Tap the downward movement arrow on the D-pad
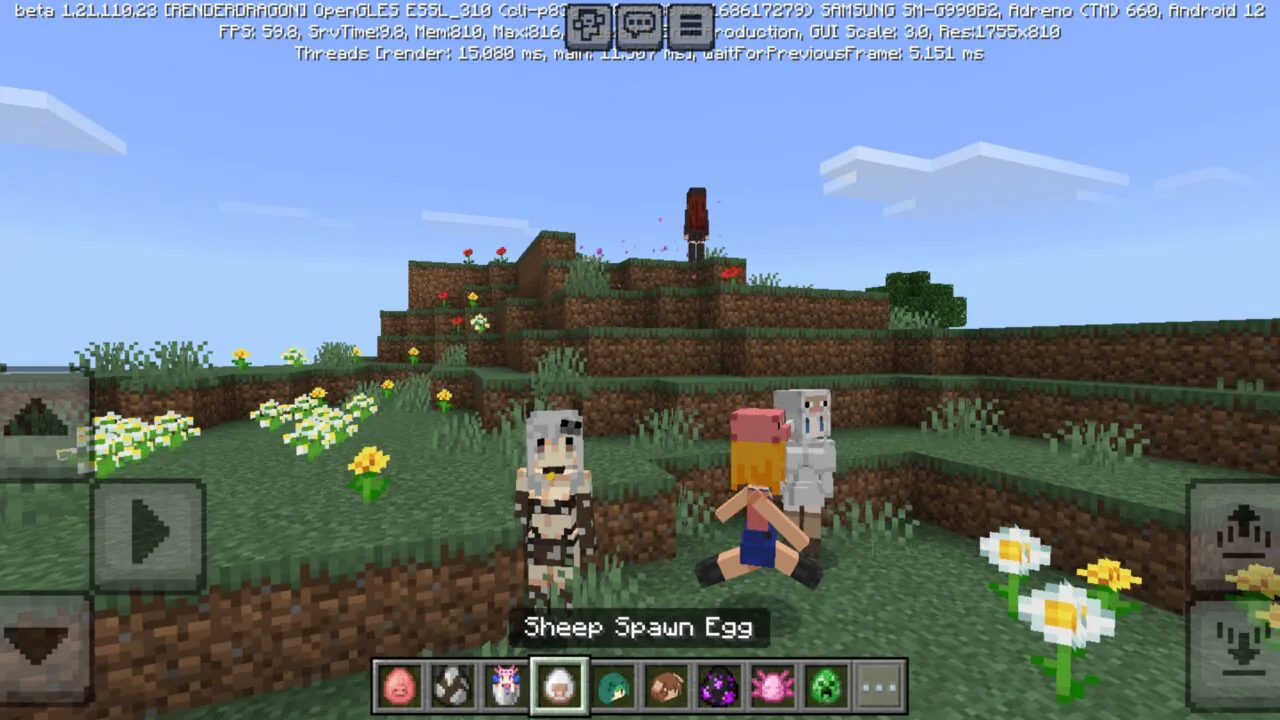1280x720 pixels. [x=40, y=640]
